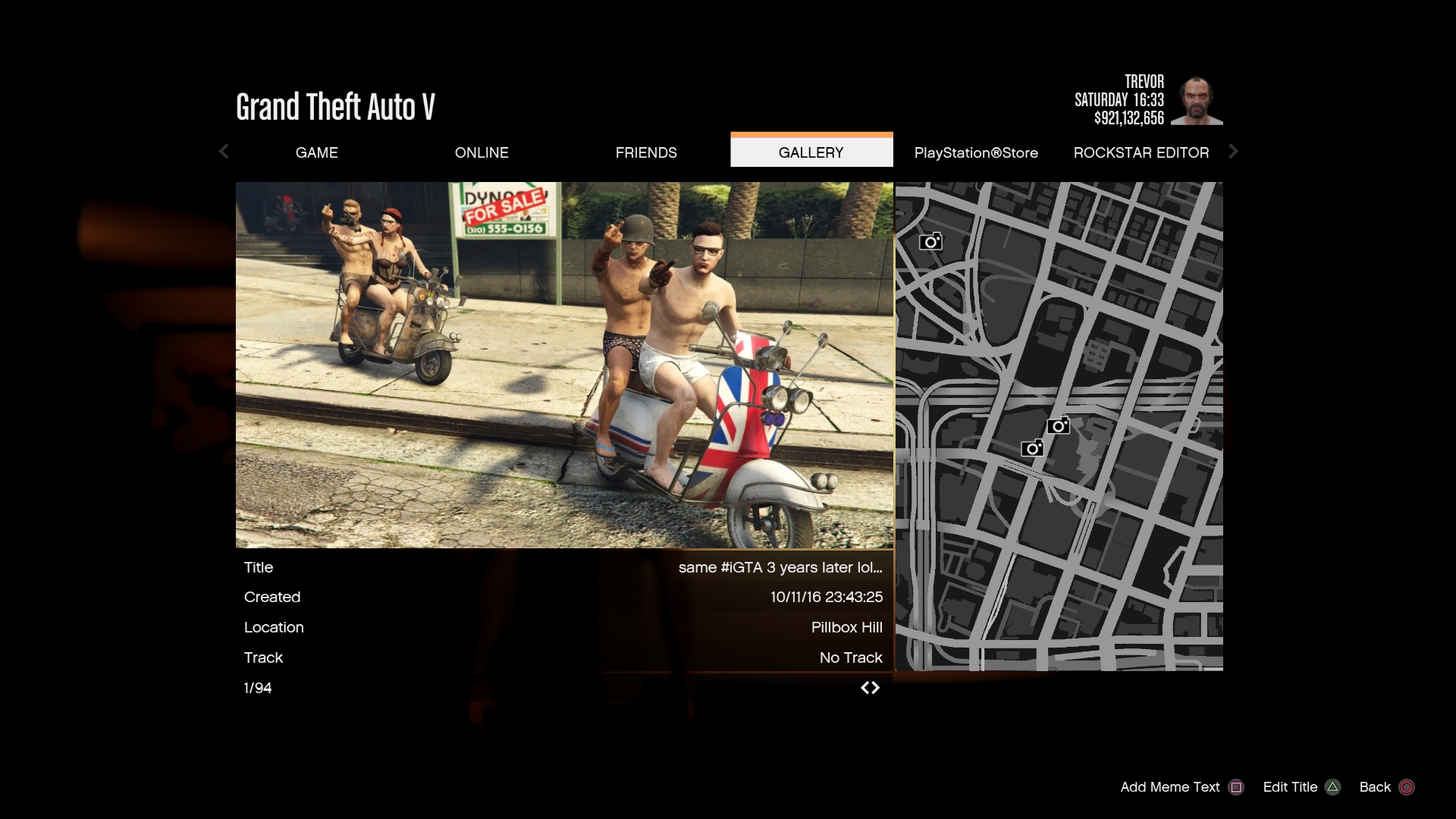
Task: Select the photo Title row
Action: [563, 567]
